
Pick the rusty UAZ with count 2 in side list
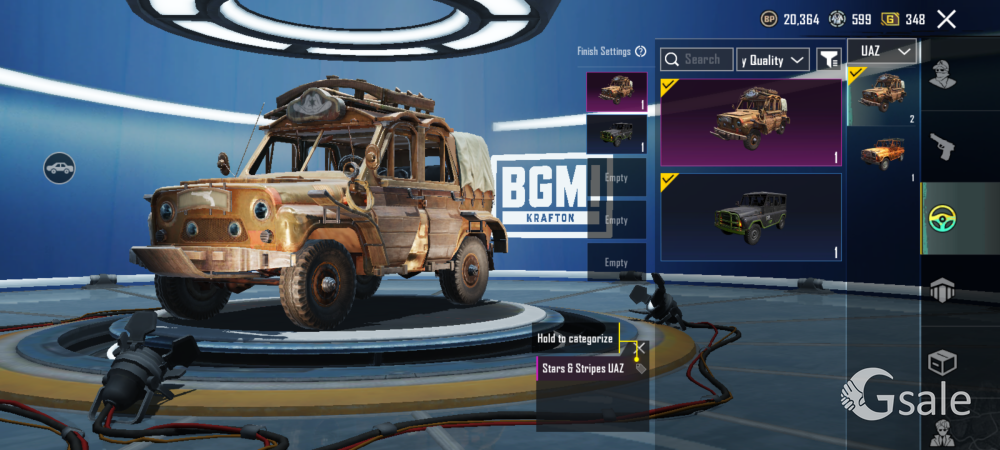click(882, 96)
